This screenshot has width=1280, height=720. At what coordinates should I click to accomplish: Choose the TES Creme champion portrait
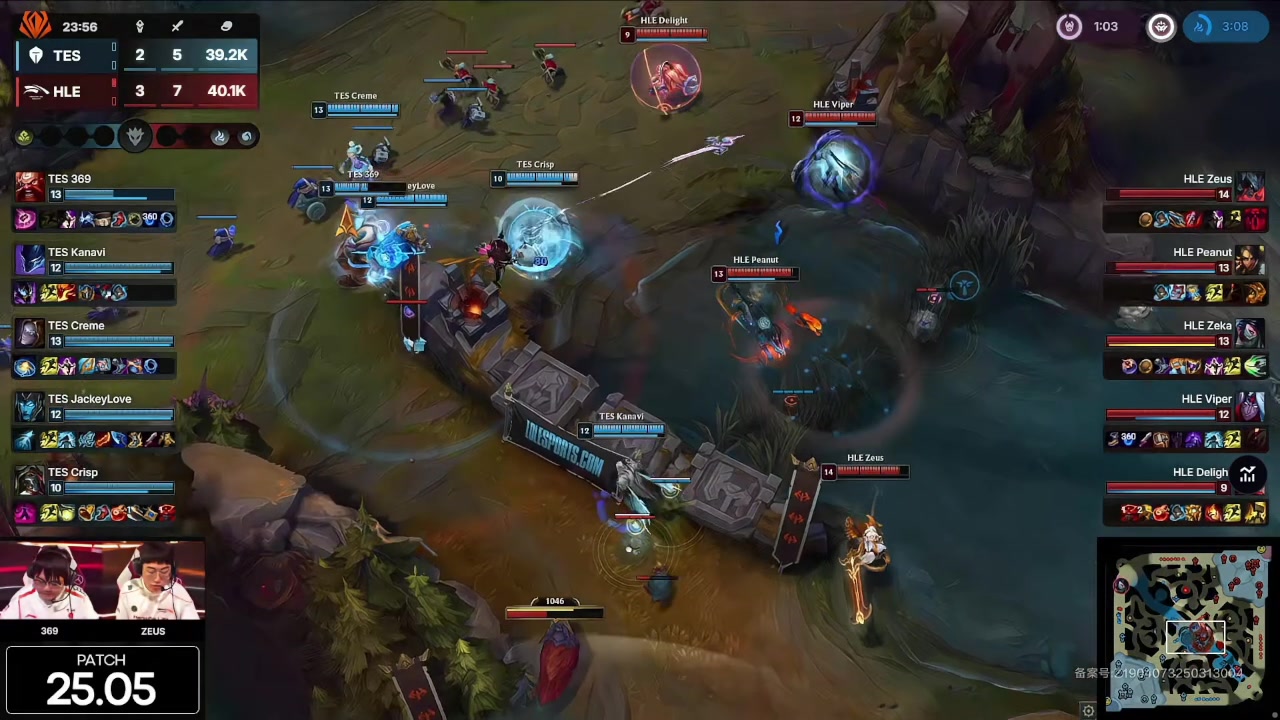coord(29,333)
